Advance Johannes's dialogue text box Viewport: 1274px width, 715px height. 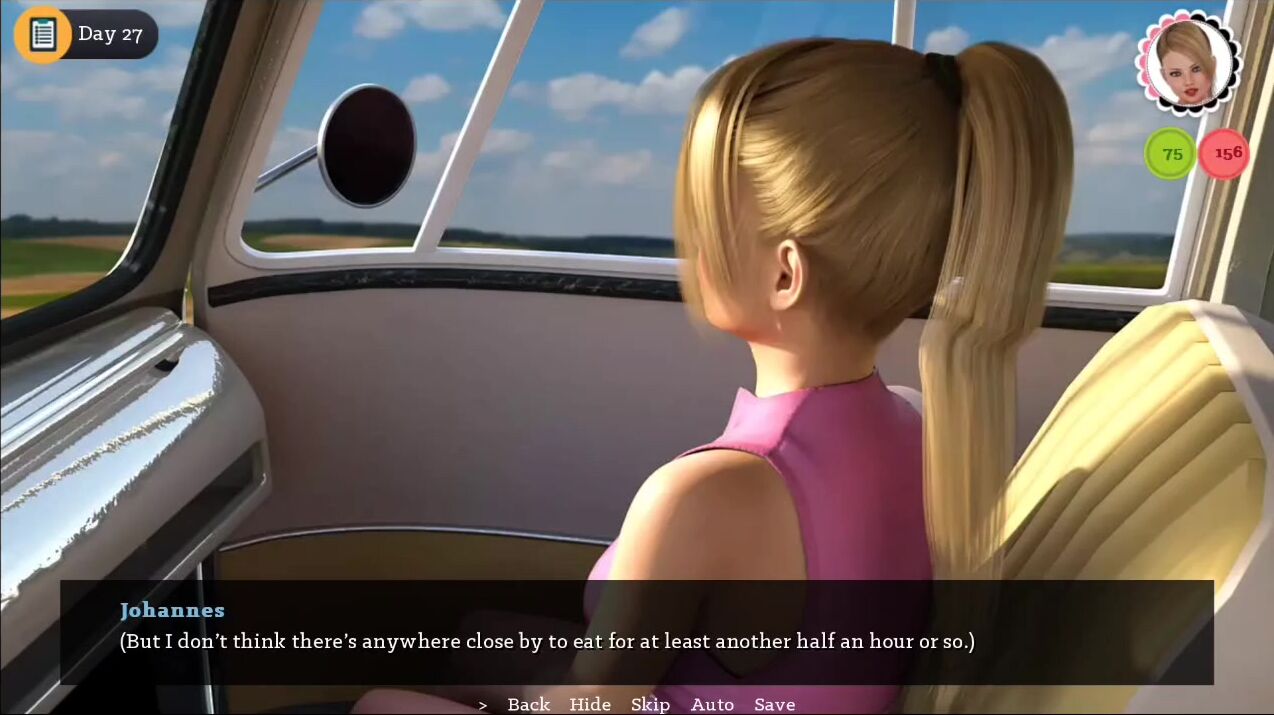[x=636, y=631]
